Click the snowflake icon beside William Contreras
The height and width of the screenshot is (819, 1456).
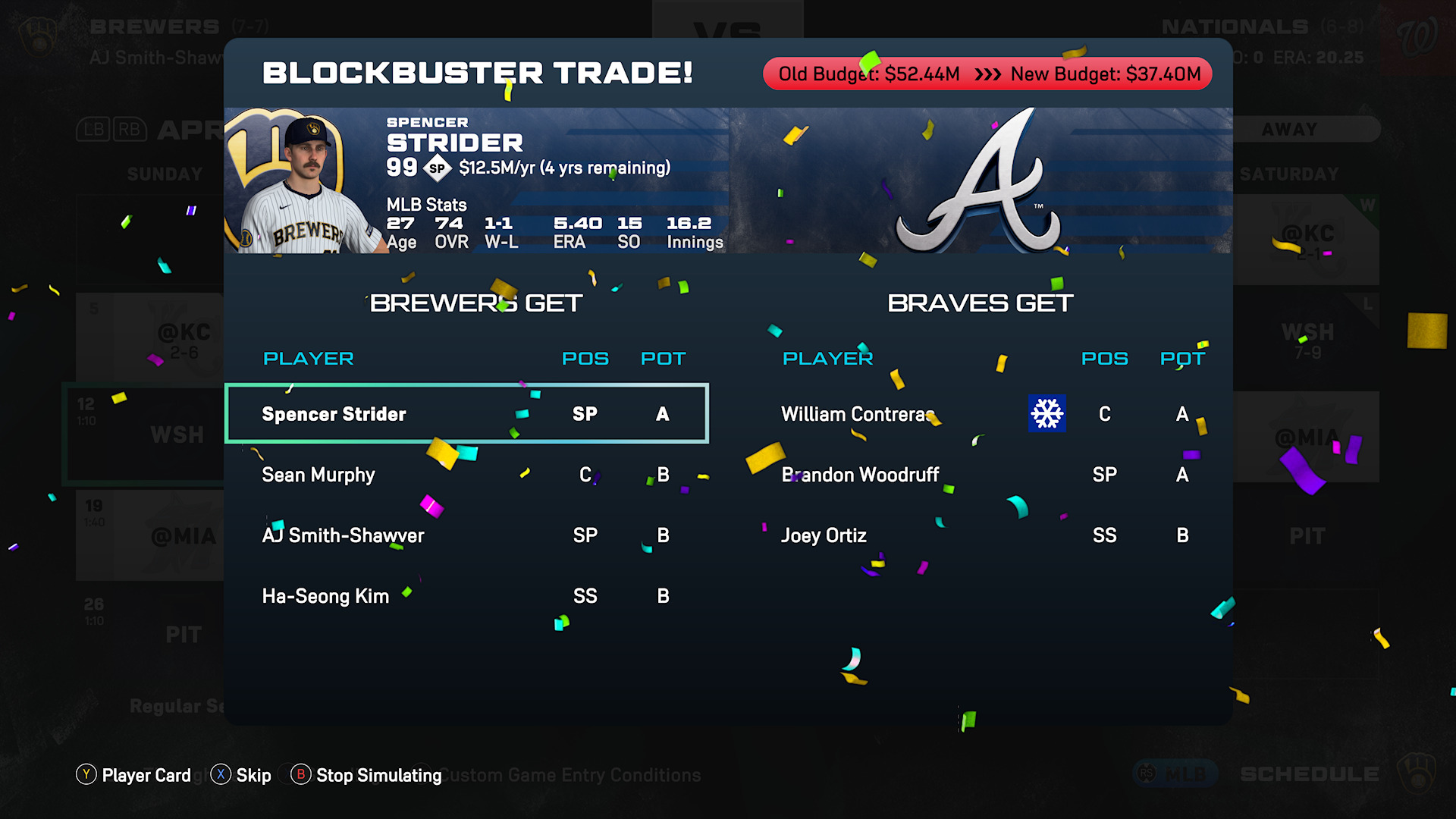[x=1046, y=413]
